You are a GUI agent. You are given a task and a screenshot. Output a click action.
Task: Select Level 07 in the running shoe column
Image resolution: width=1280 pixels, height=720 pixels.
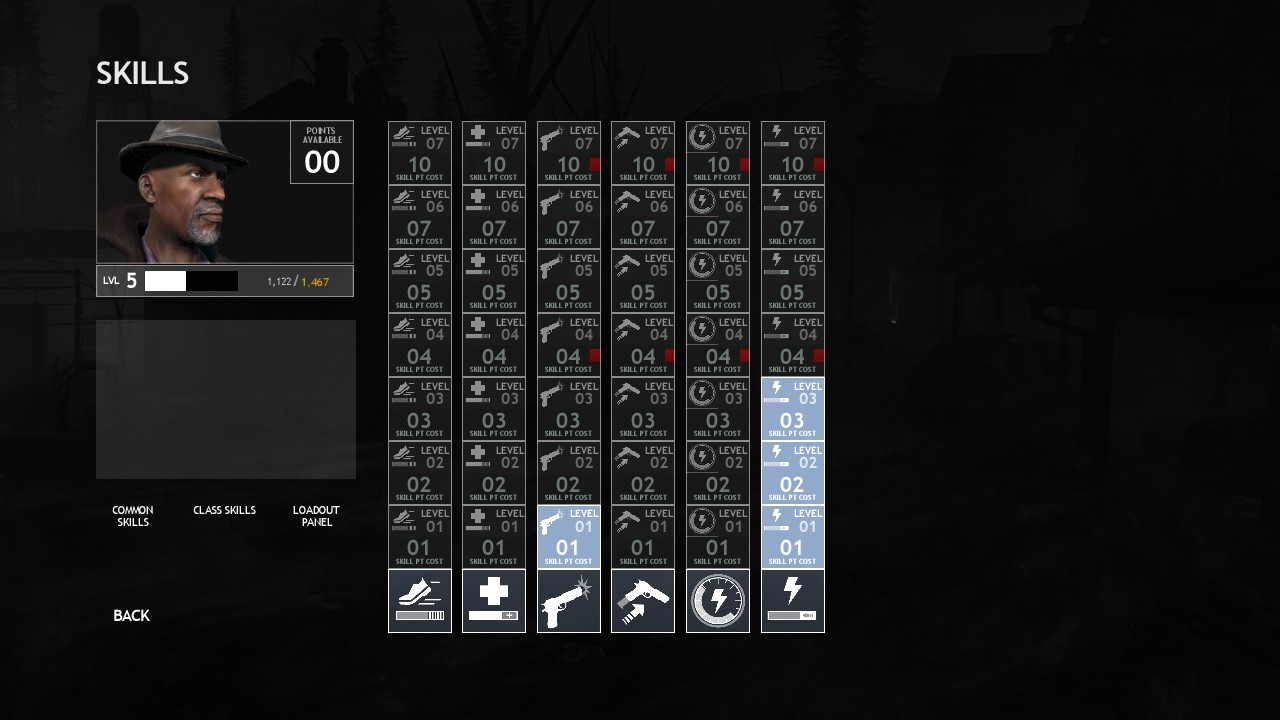[x=420, y=153]
